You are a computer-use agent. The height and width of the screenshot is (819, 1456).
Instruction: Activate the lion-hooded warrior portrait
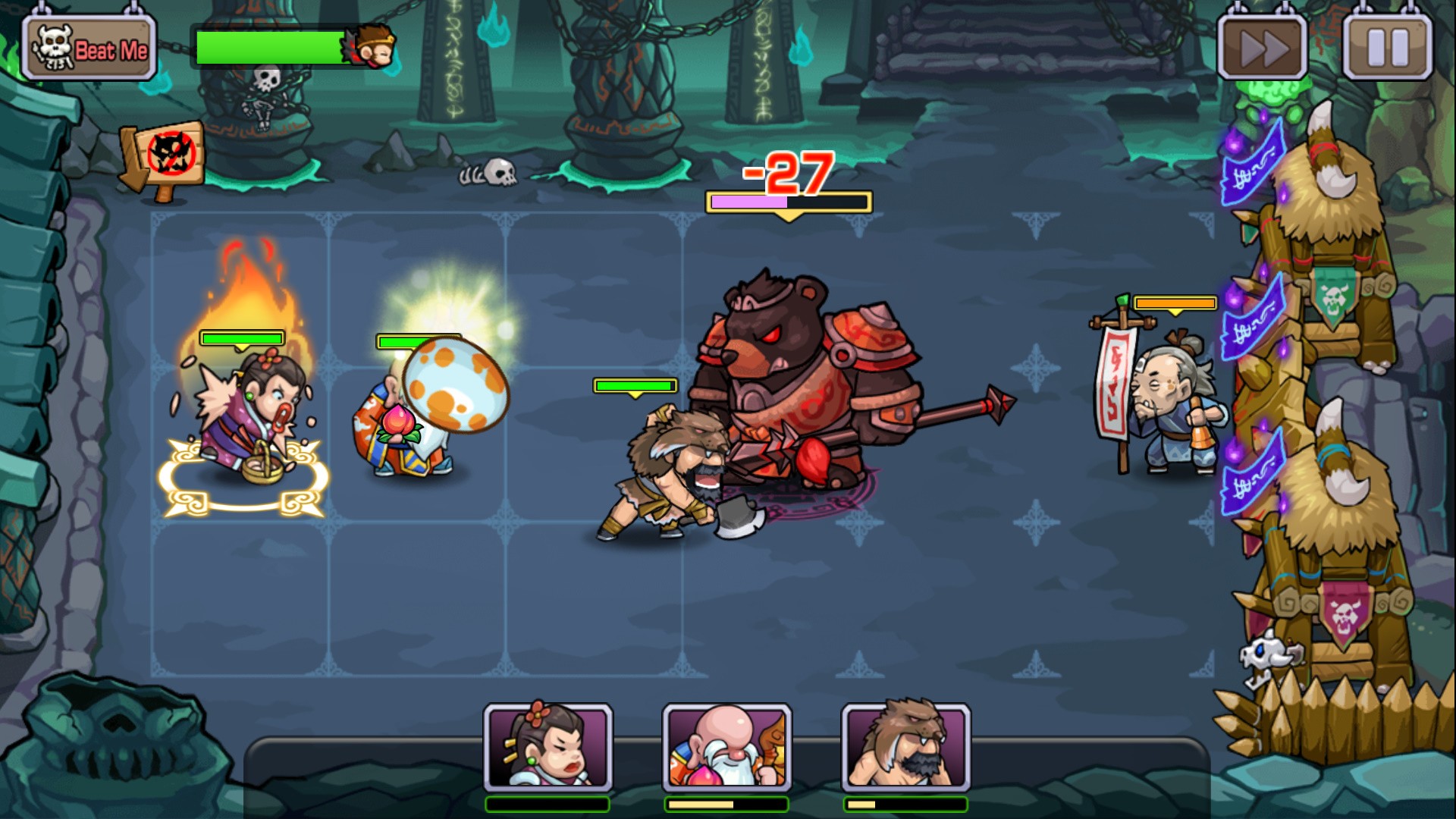905,748
